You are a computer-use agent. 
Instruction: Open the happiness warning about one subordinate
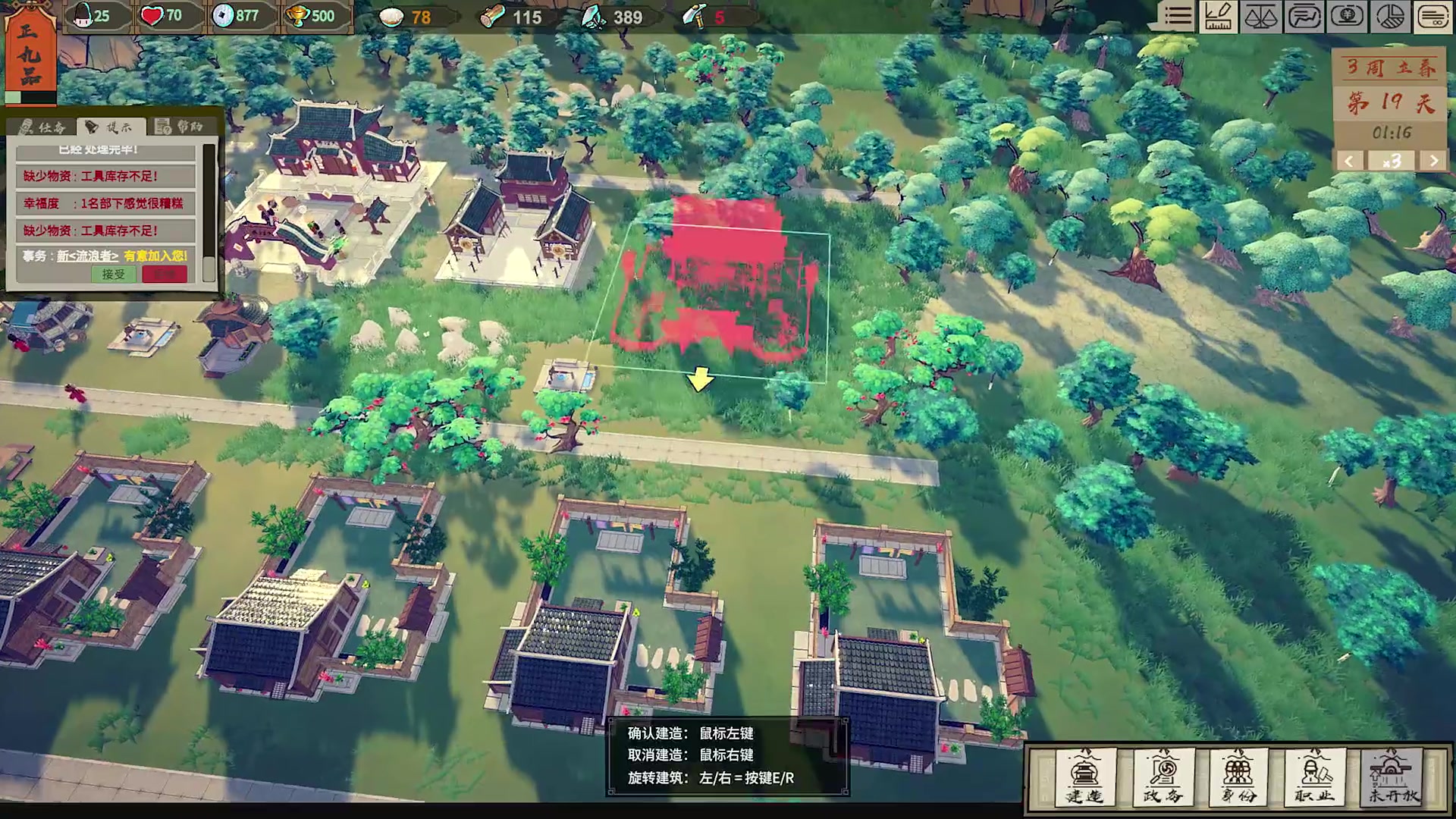(105, 203)
